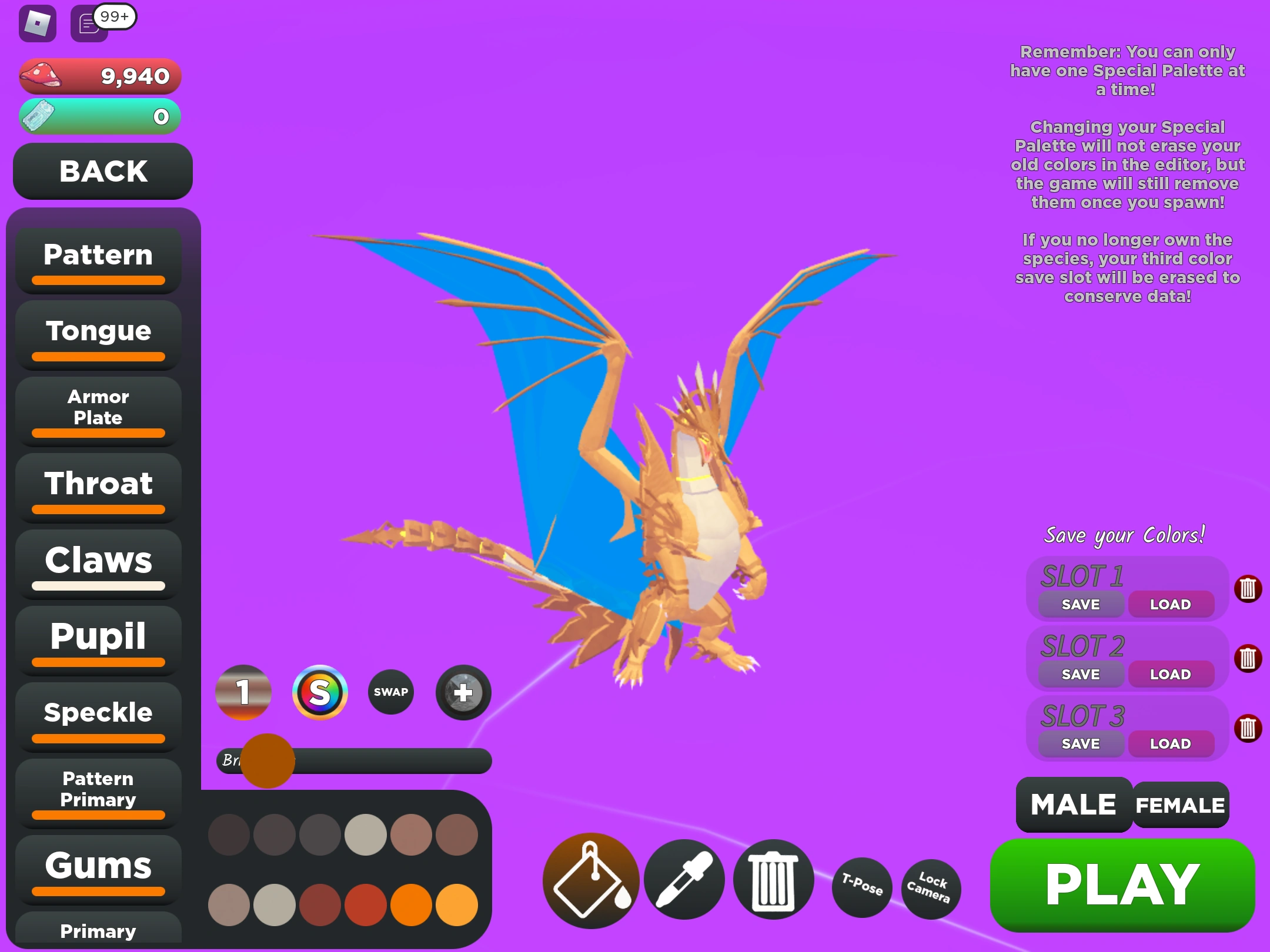Open the Roblox menu icon top-left
Viewport: 1270px width, 952px height.
point(37,25)
